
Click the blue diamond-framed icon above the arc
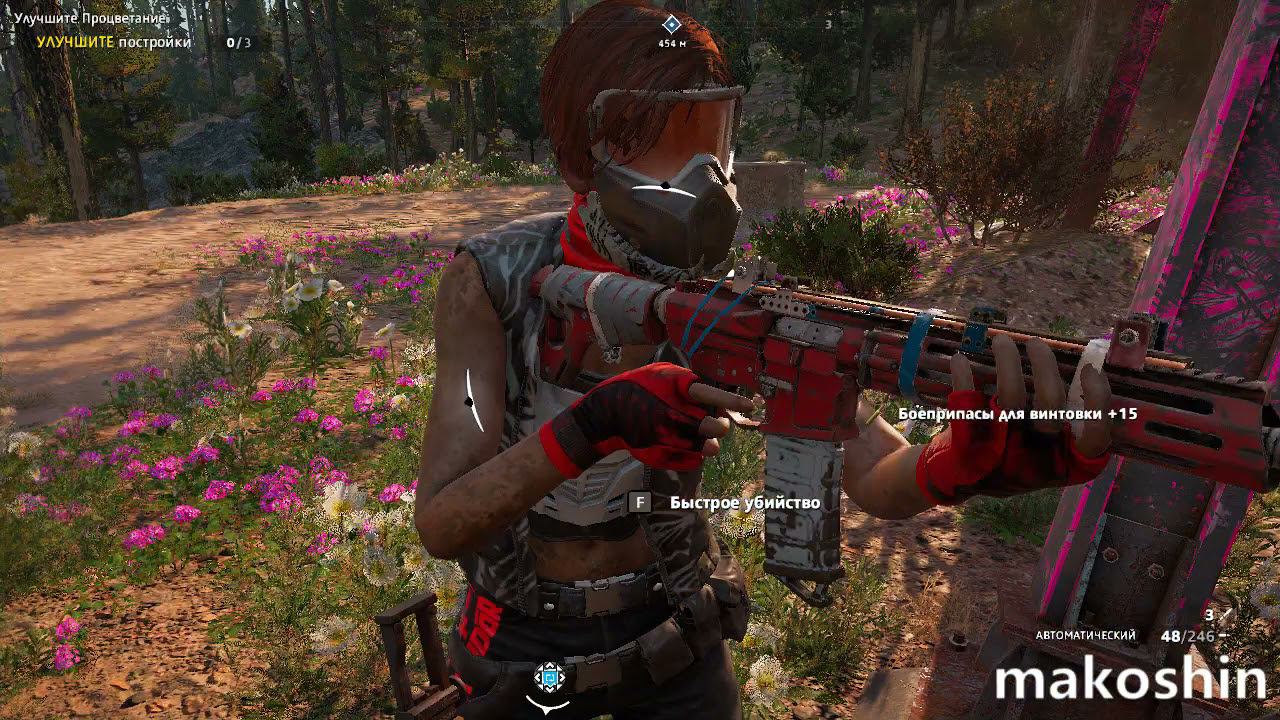[x=548, y=678]
